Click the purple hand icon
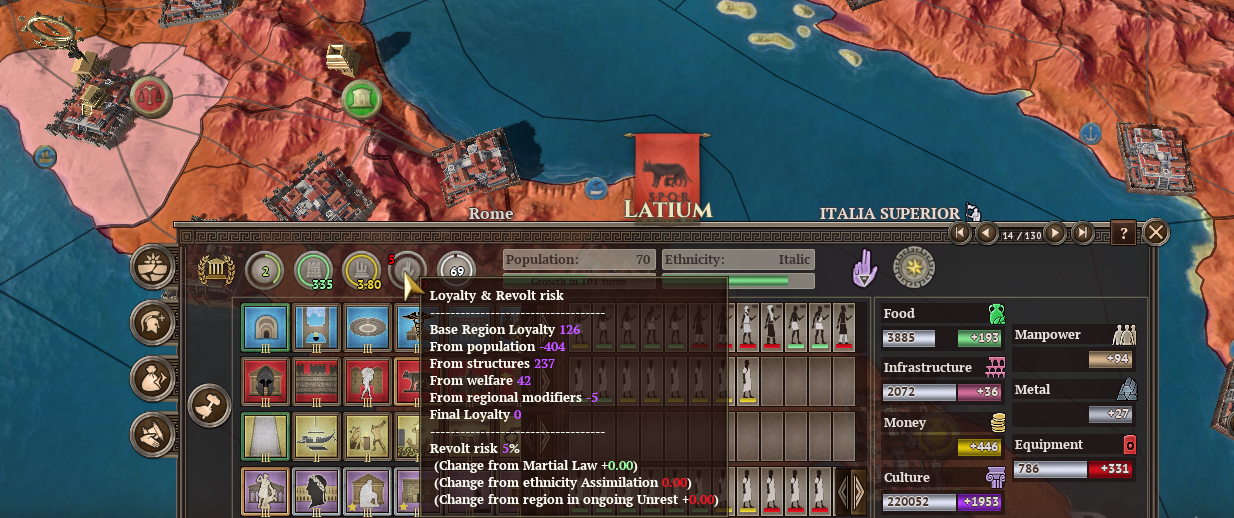The width and height of the screenshot is (1234, 518). coord(862,268)
